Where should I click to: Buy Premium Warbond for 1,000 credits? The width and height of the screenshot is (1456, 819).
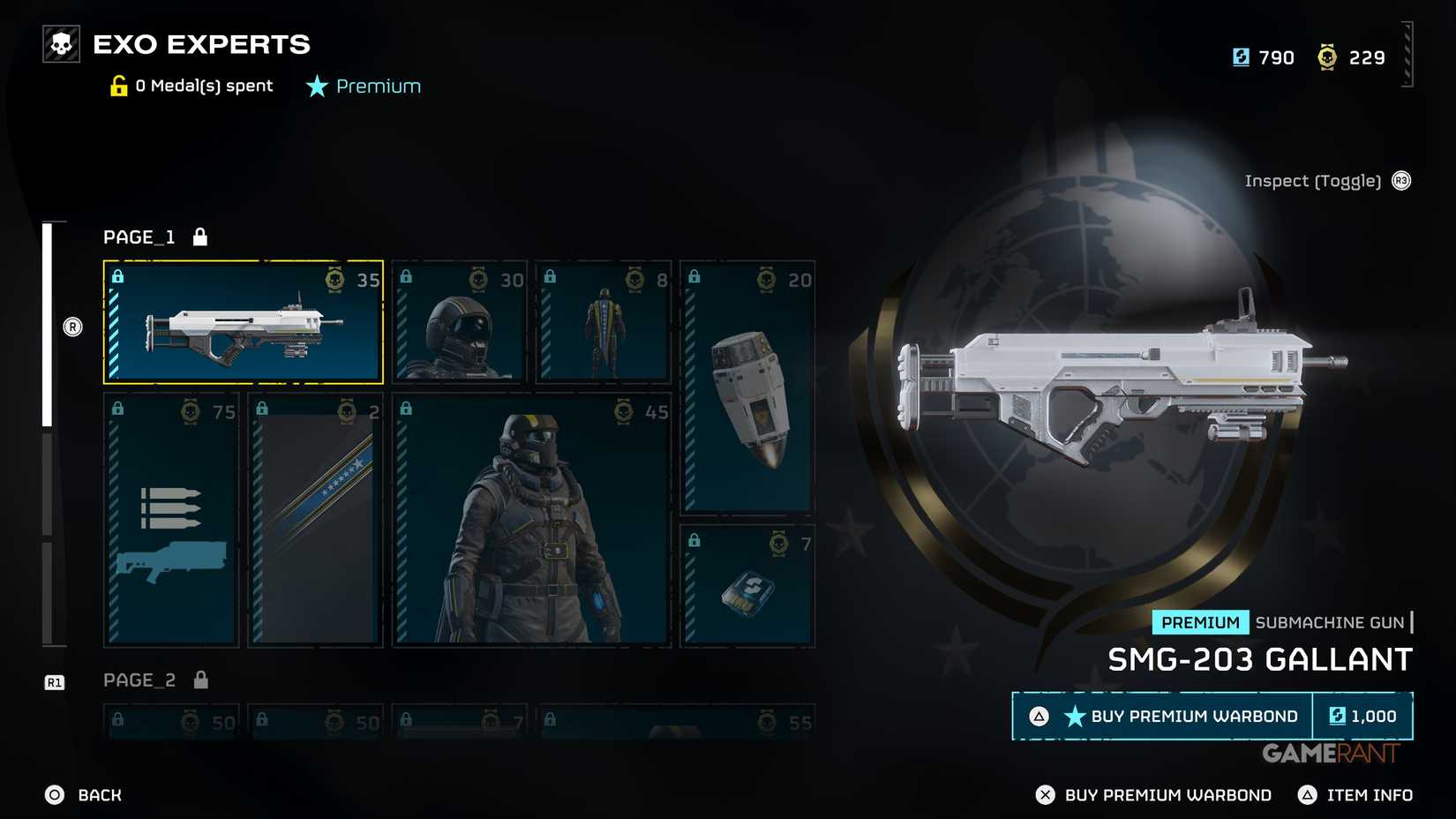pos(1212,716)
